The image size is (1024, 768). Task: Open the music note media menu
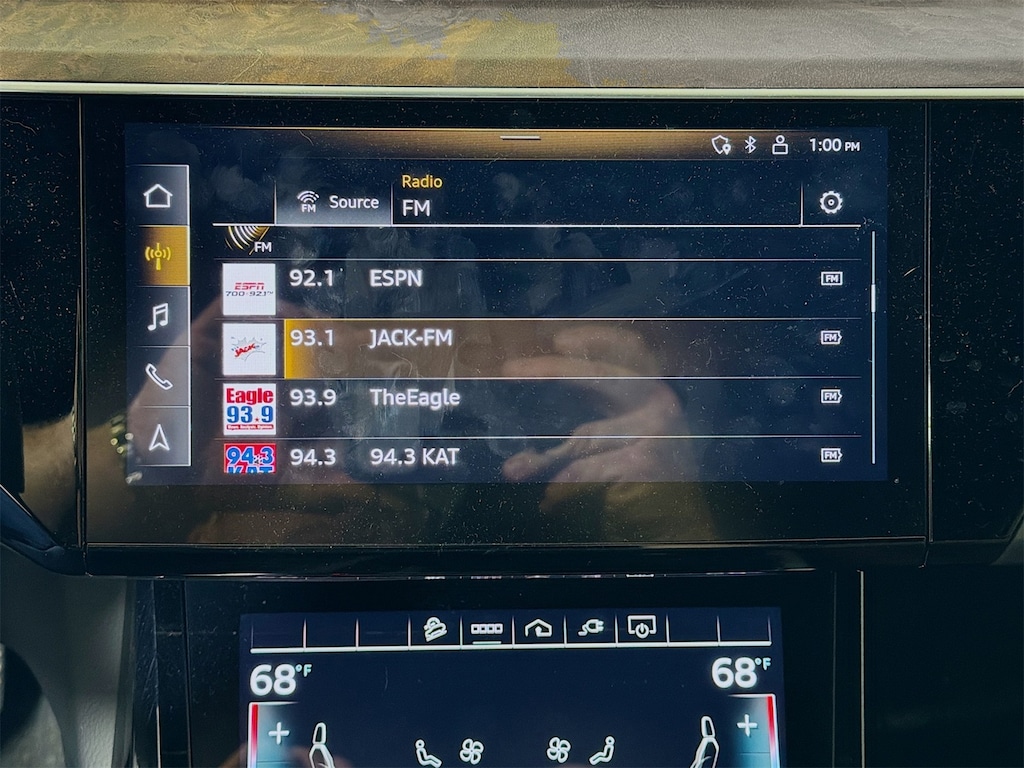(158, 317)
